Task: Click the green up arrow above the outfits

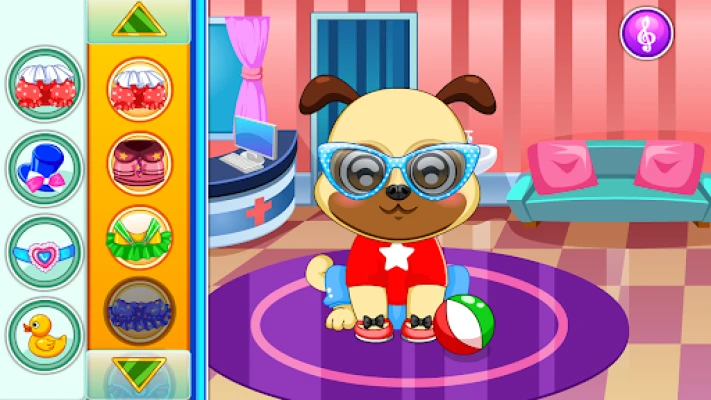Action: 139,20
